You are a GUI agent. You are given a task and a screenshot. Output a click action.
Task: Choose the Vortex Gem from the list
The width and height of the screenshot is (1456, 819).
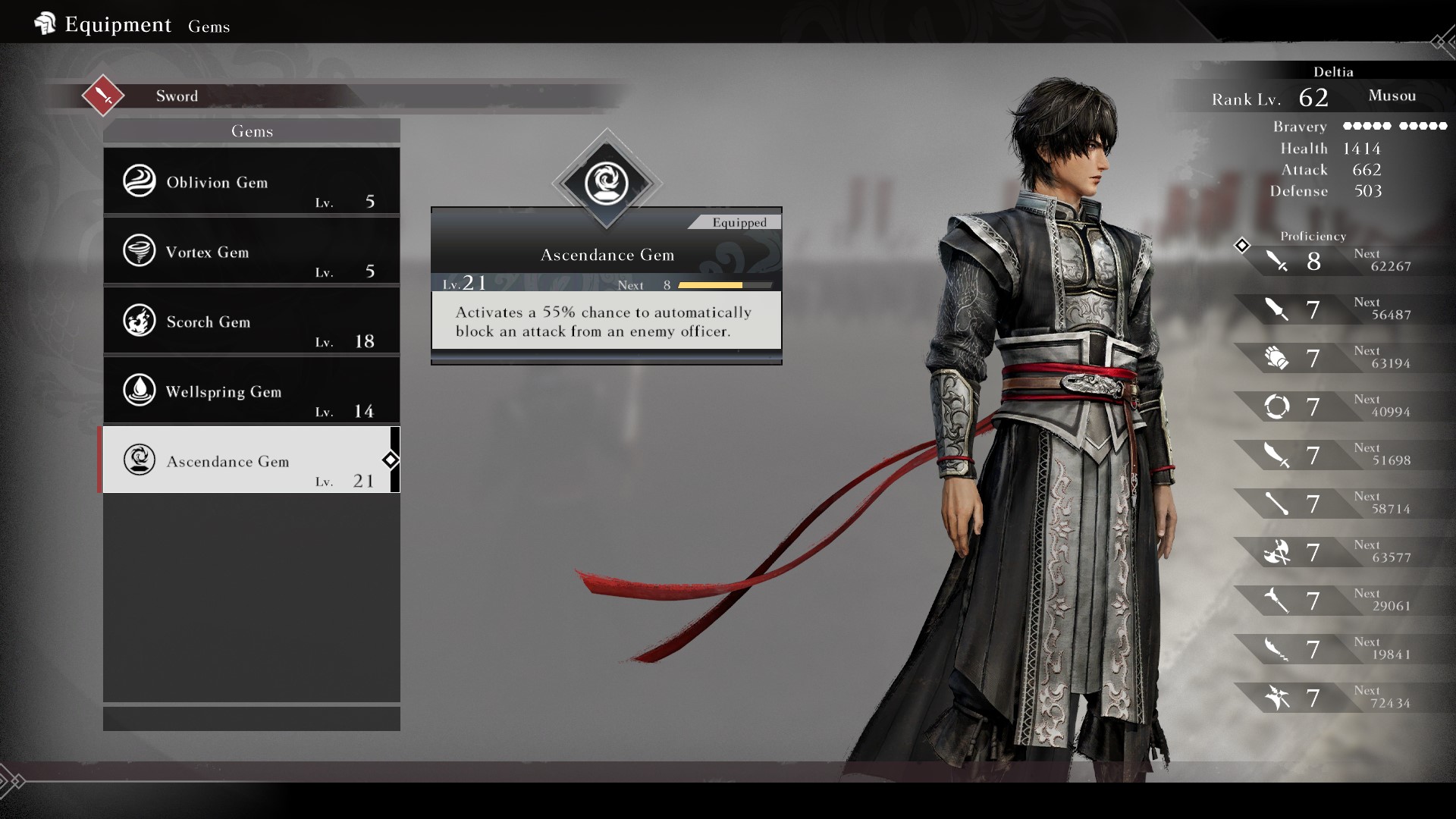click(251, 252)
